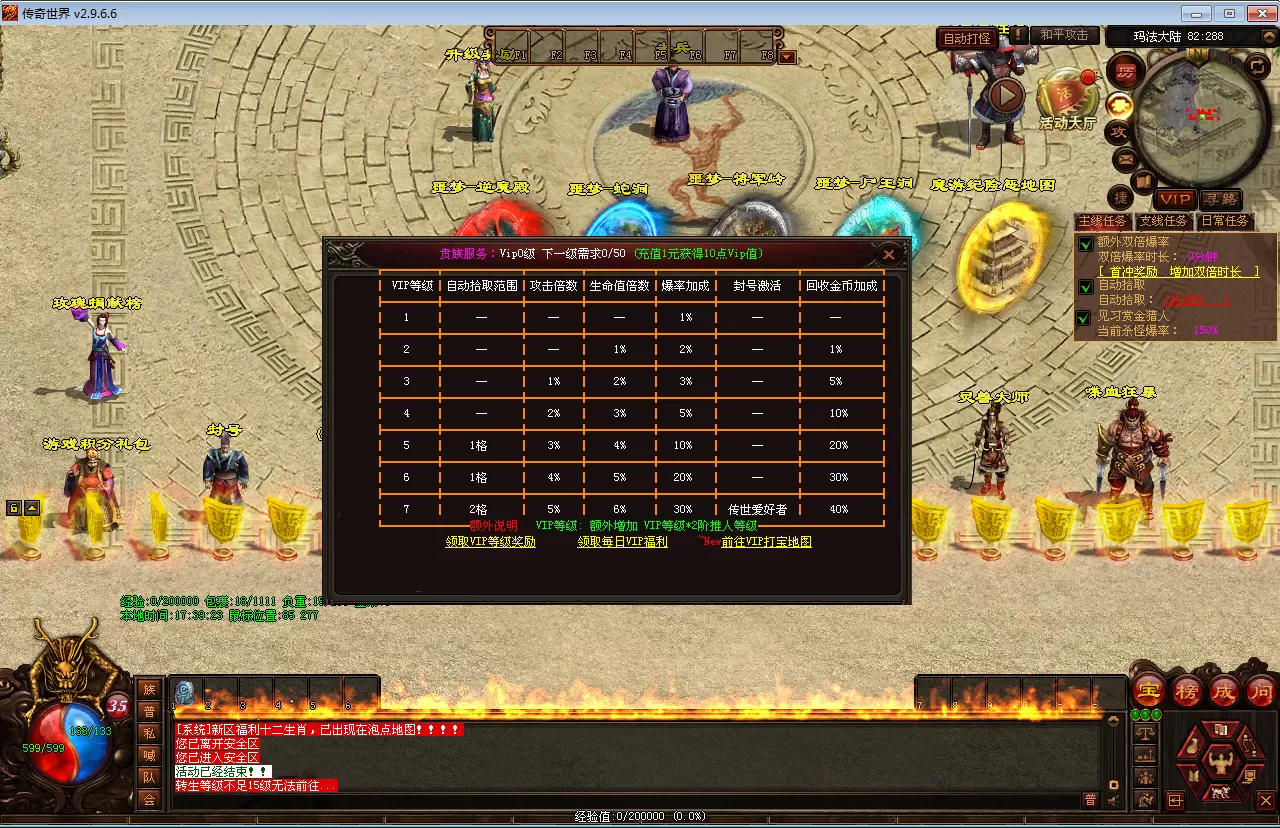Switch to the 支线任务 side quest tab
This screenshot has height=828, width=1280.
(1163, 221)
